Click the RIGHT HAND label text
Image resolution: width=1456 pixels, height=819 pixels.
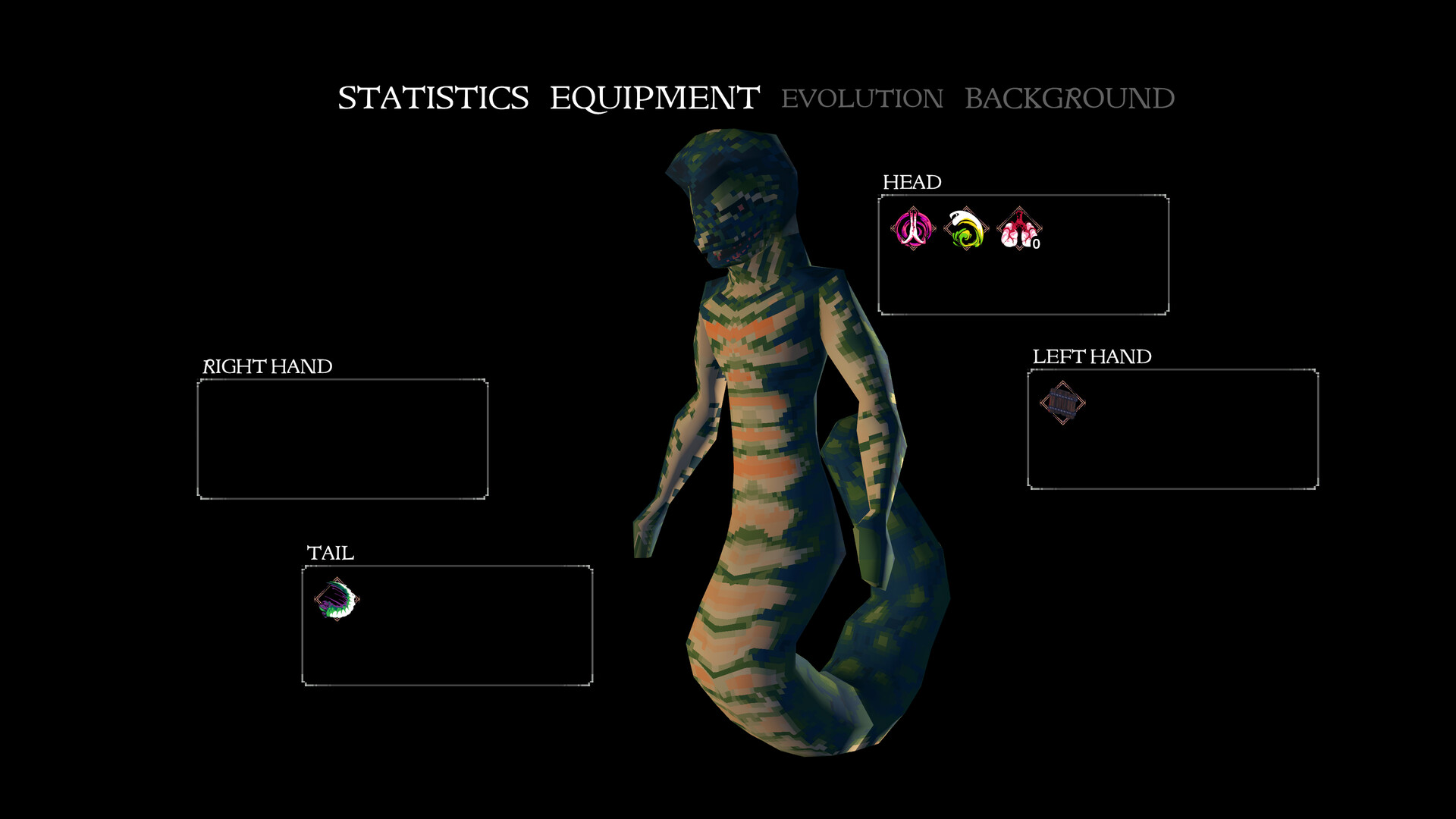coord(268,366)
